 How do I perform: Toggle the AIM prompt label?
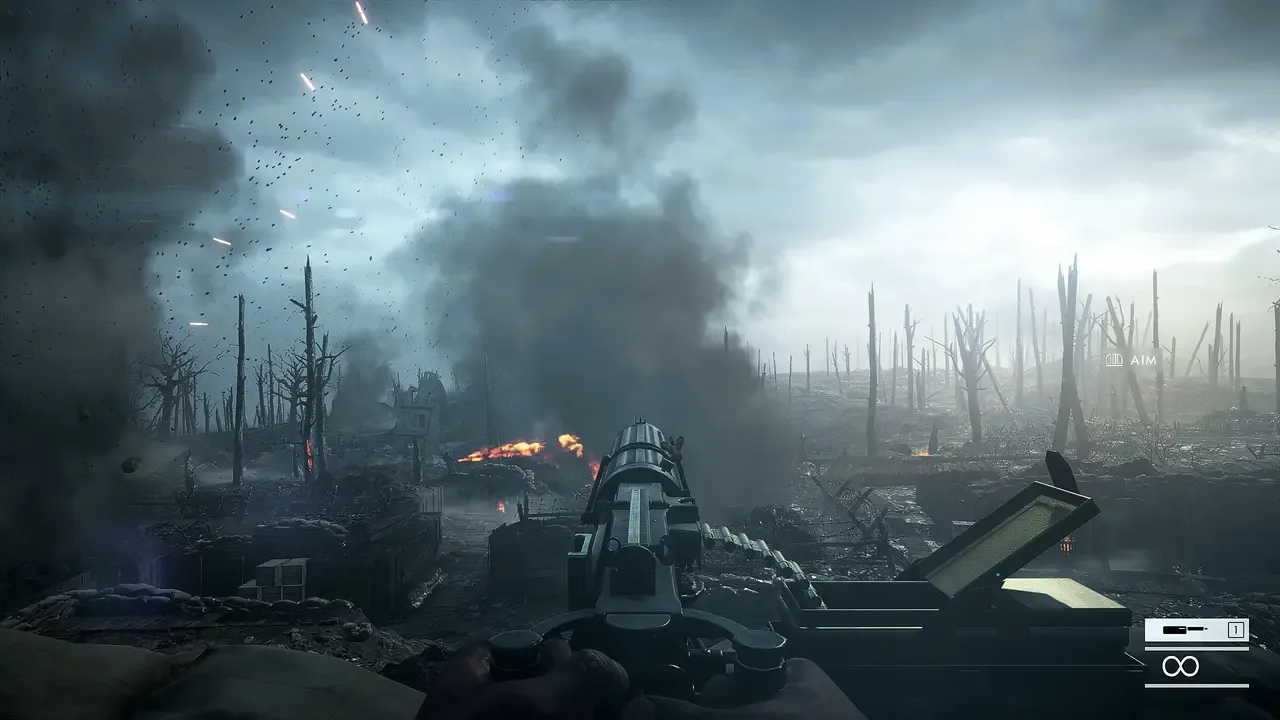coord(1143,361)
